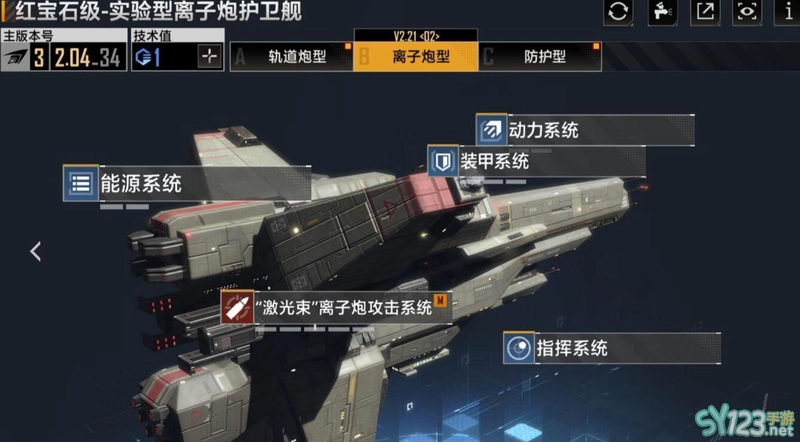This screenshot has width=800, height=442.
Task: Open the 动力系统 module
Action: (543, 129)
